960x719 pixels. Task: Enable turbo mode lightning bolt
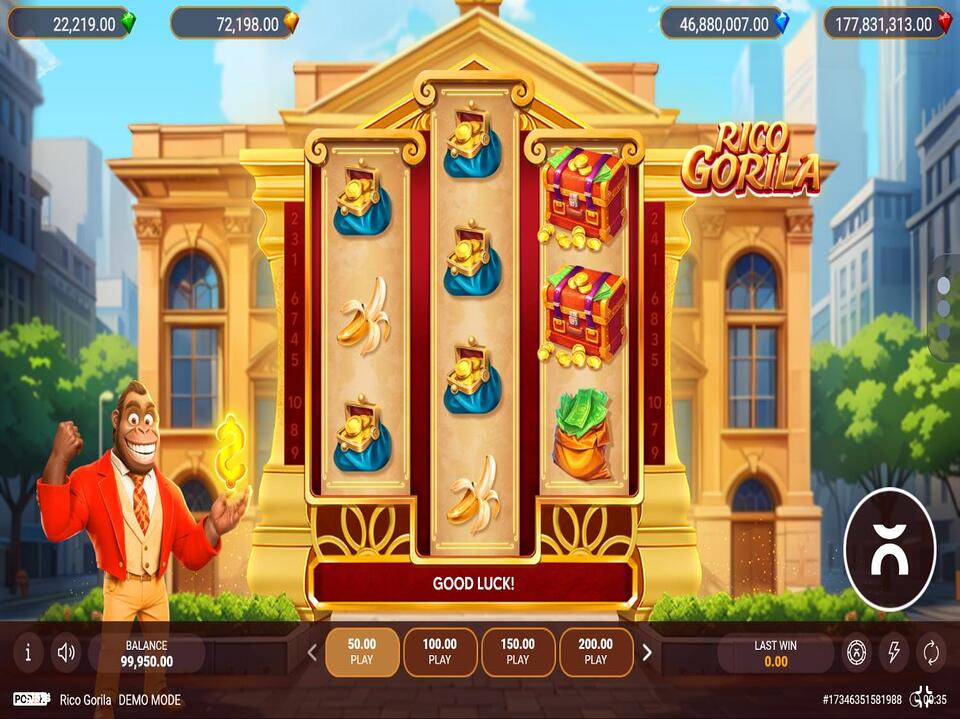[x=893, y=653]
